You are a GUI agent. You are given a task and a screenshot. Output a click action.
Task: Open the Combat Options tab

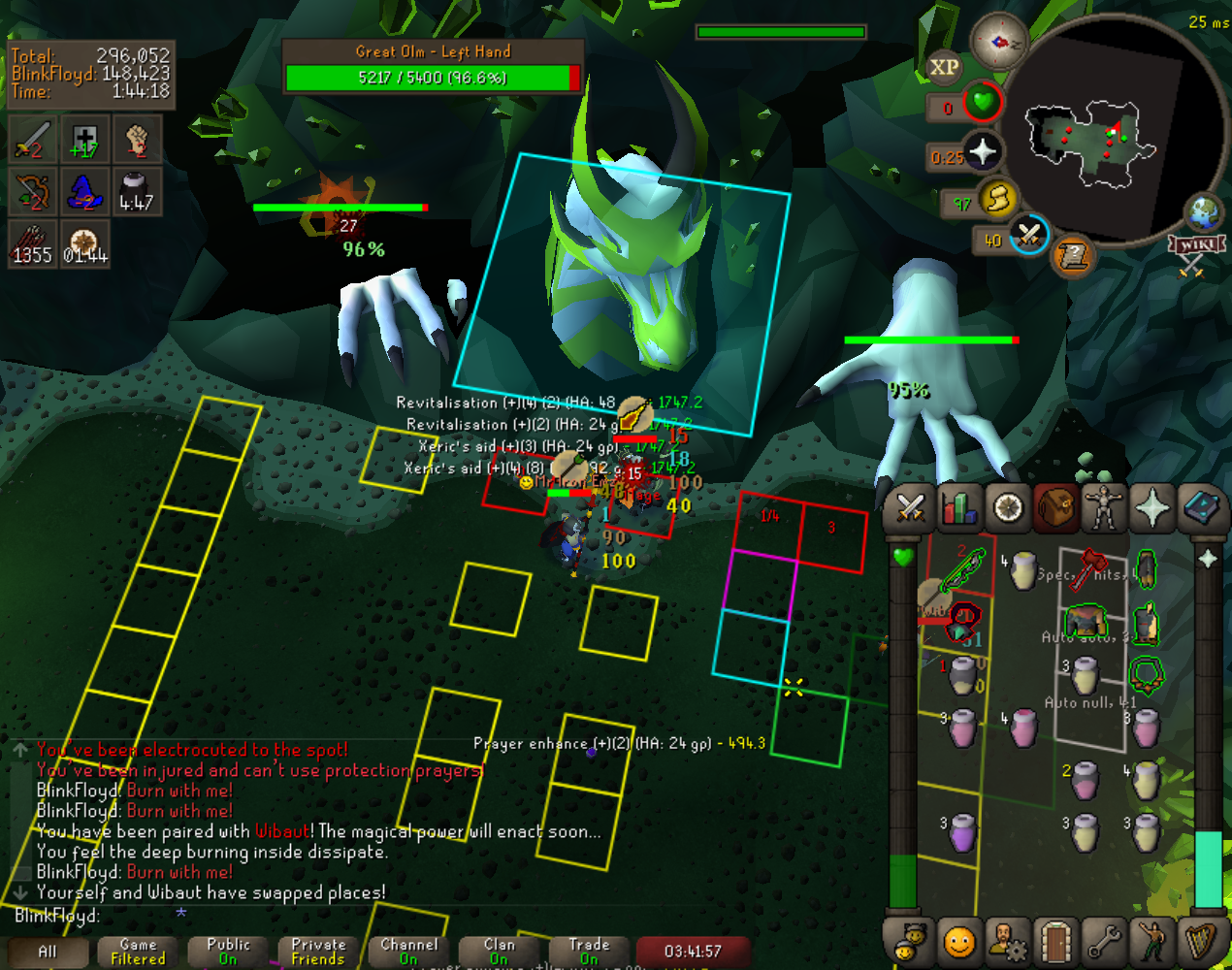point(911,508)
